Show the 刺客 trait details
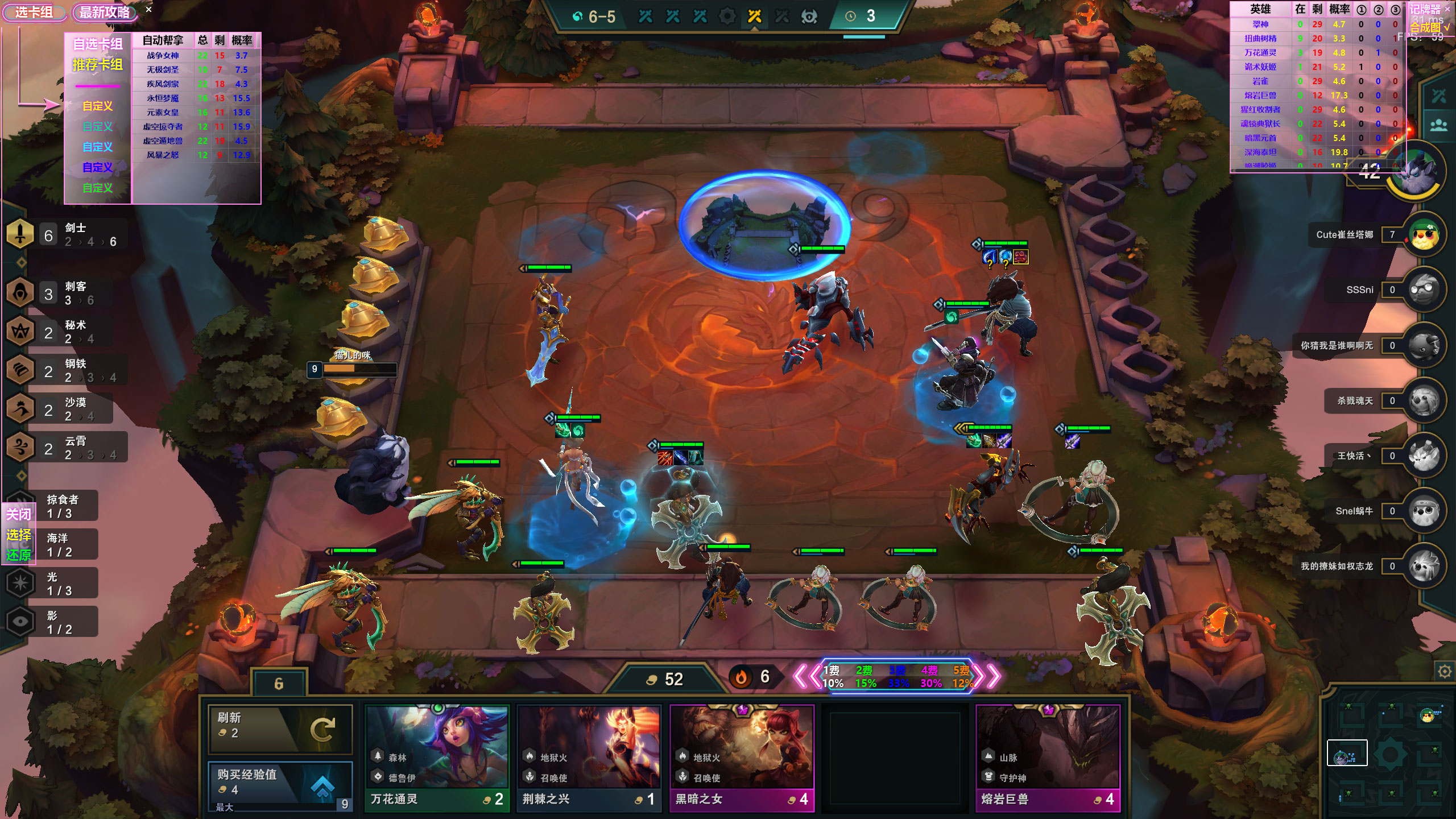Image resolution: width=1456 pixels, height=819 pixels. (63, 293)
